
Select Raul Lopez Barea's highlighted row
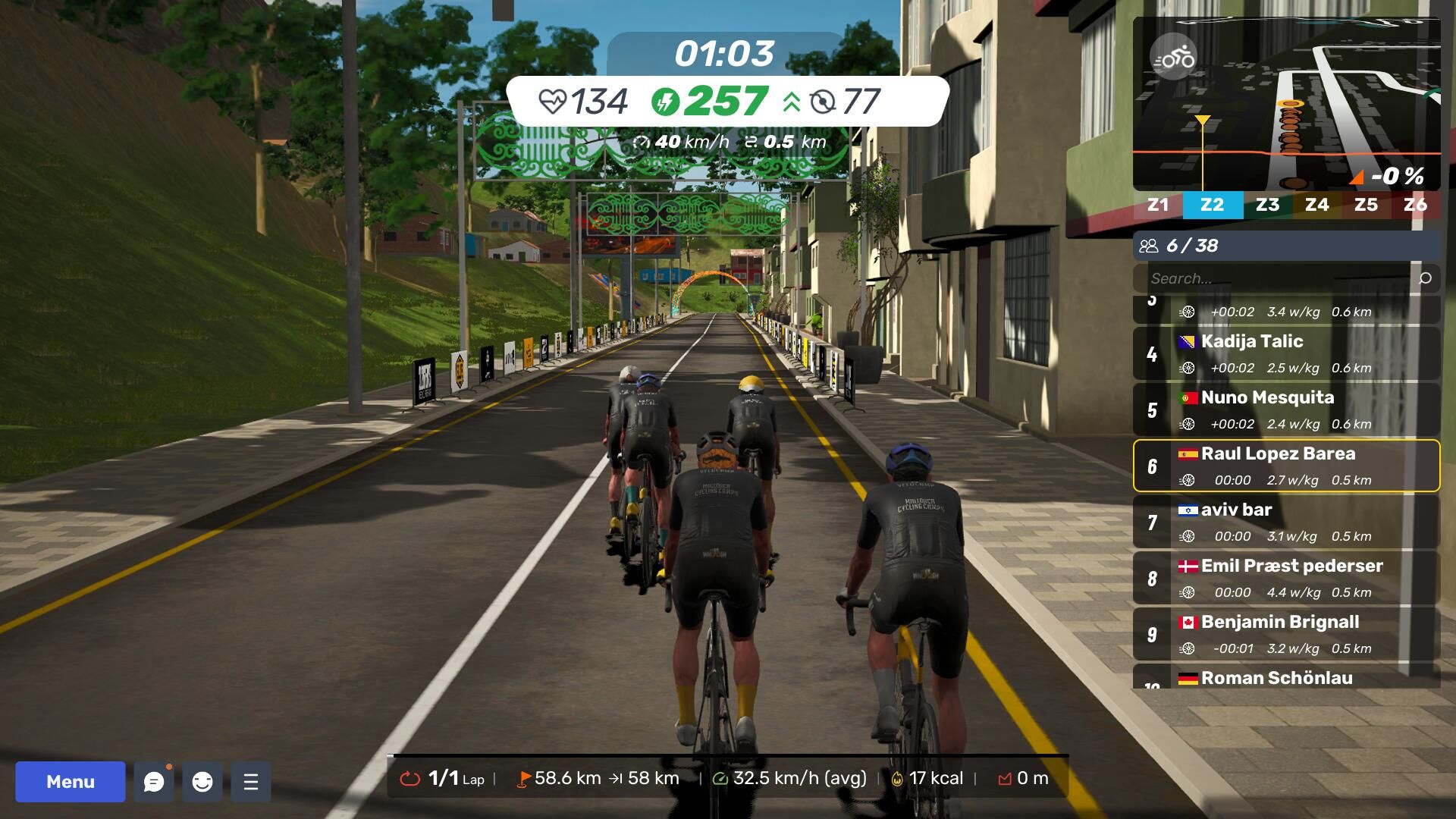pyautogui.click(x=1286, y=466)
